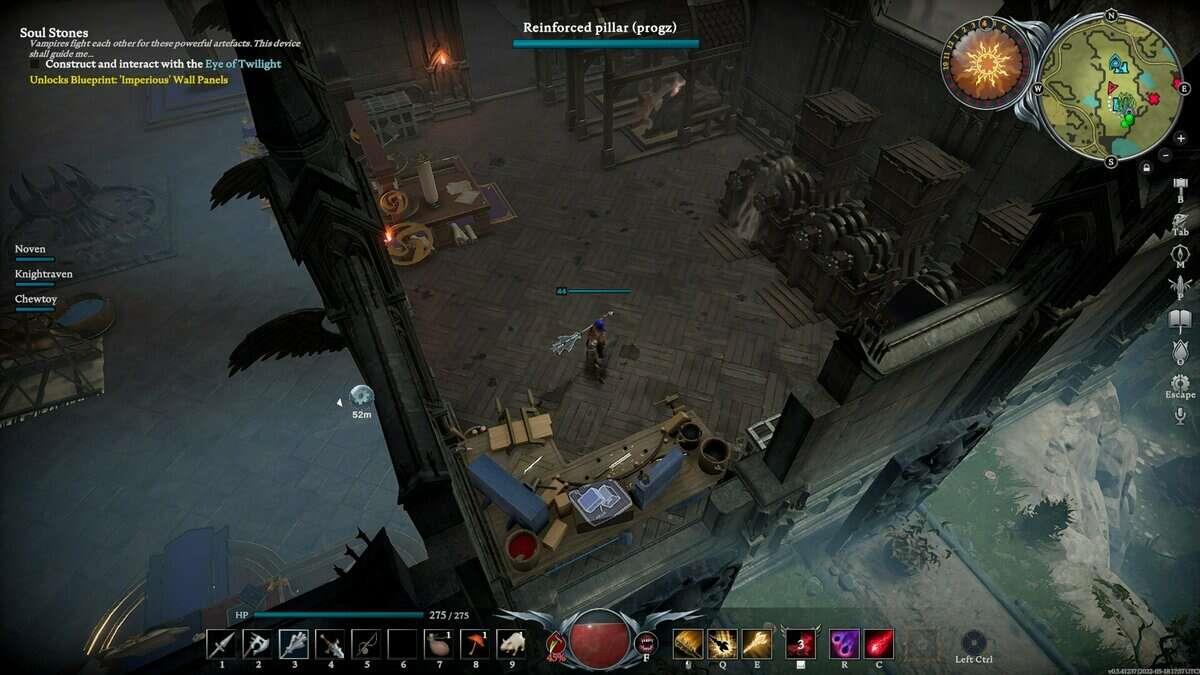Use the rat item in the hotbar
This screenshot has height=675, width=1200.
[x=513, y=644]
